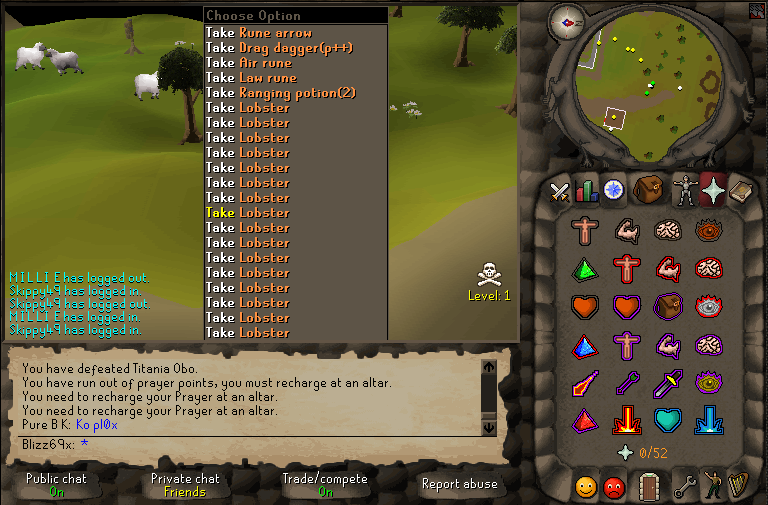
Task: Choose Take Drag dagger(p++)
Action: [279, 48]
